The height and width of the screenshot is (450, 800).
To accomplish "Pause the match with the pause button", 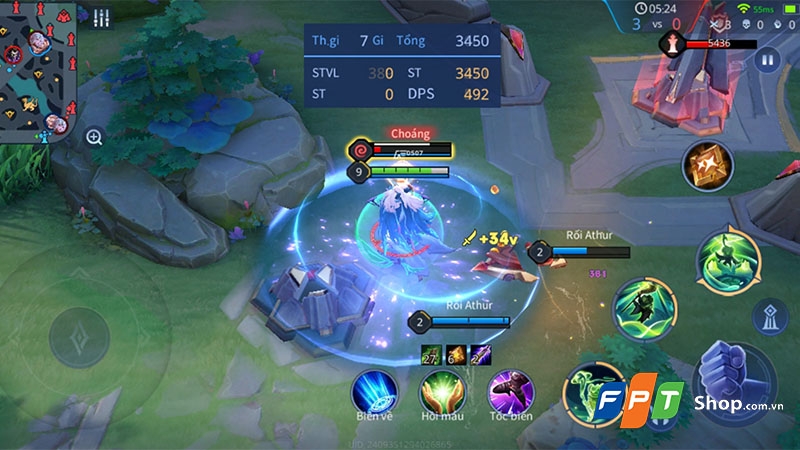I will tap(767, 61).
